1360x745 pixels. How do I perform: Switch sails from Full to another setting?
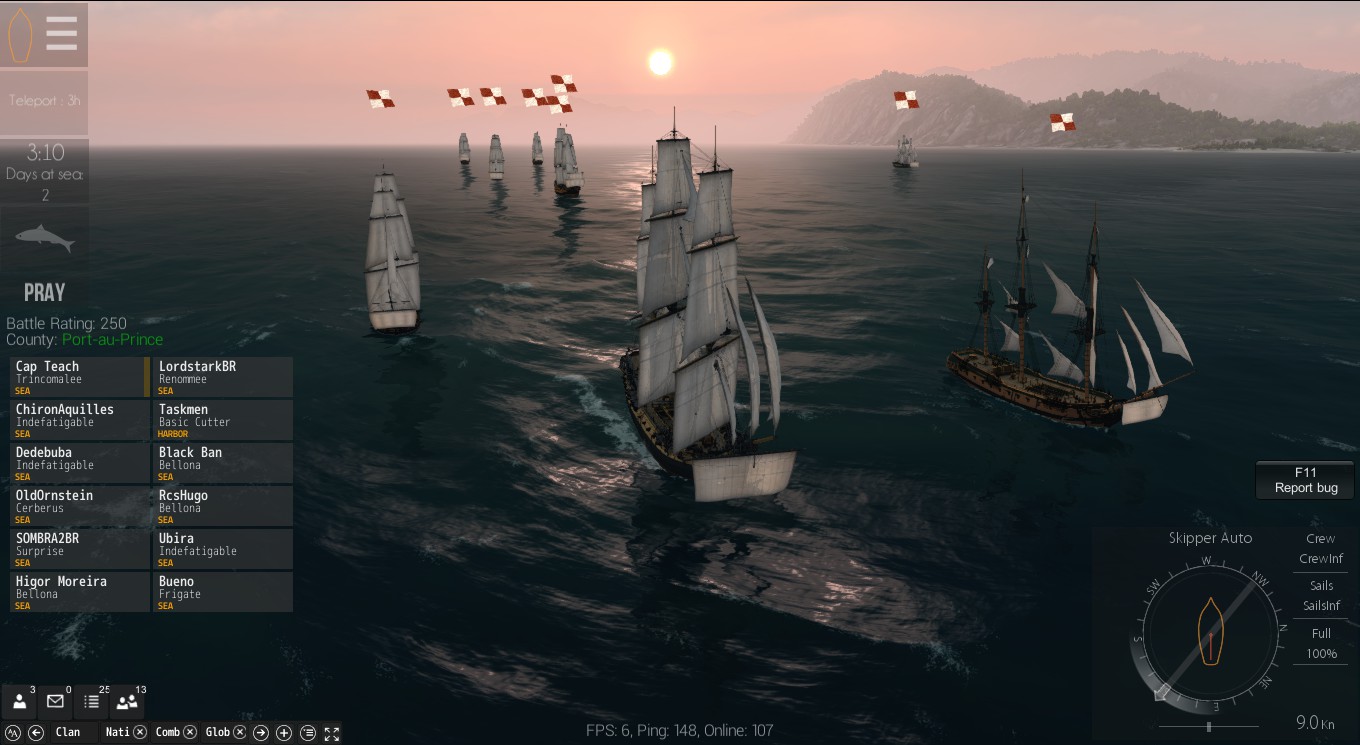pyautogui.click(x=1320, y=643)
